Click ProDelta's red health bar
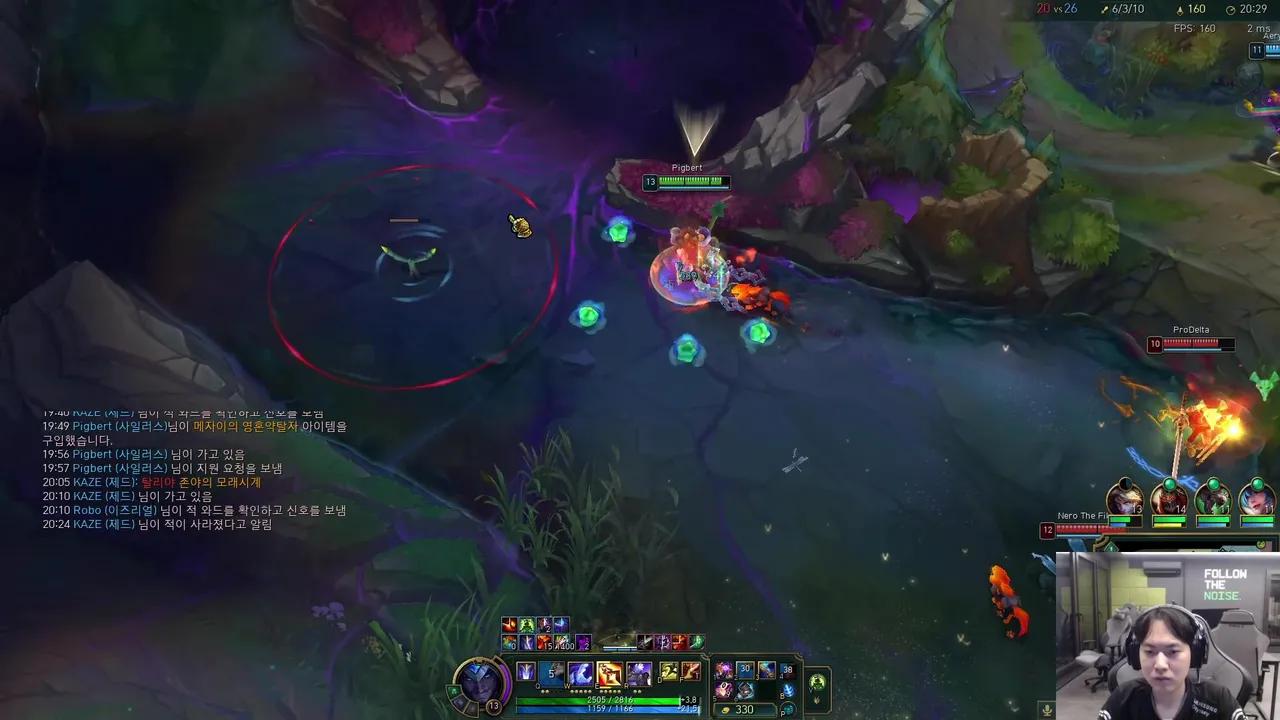Image resolution: width=1280 pixels, height=720 pixels. point(1190,345)
